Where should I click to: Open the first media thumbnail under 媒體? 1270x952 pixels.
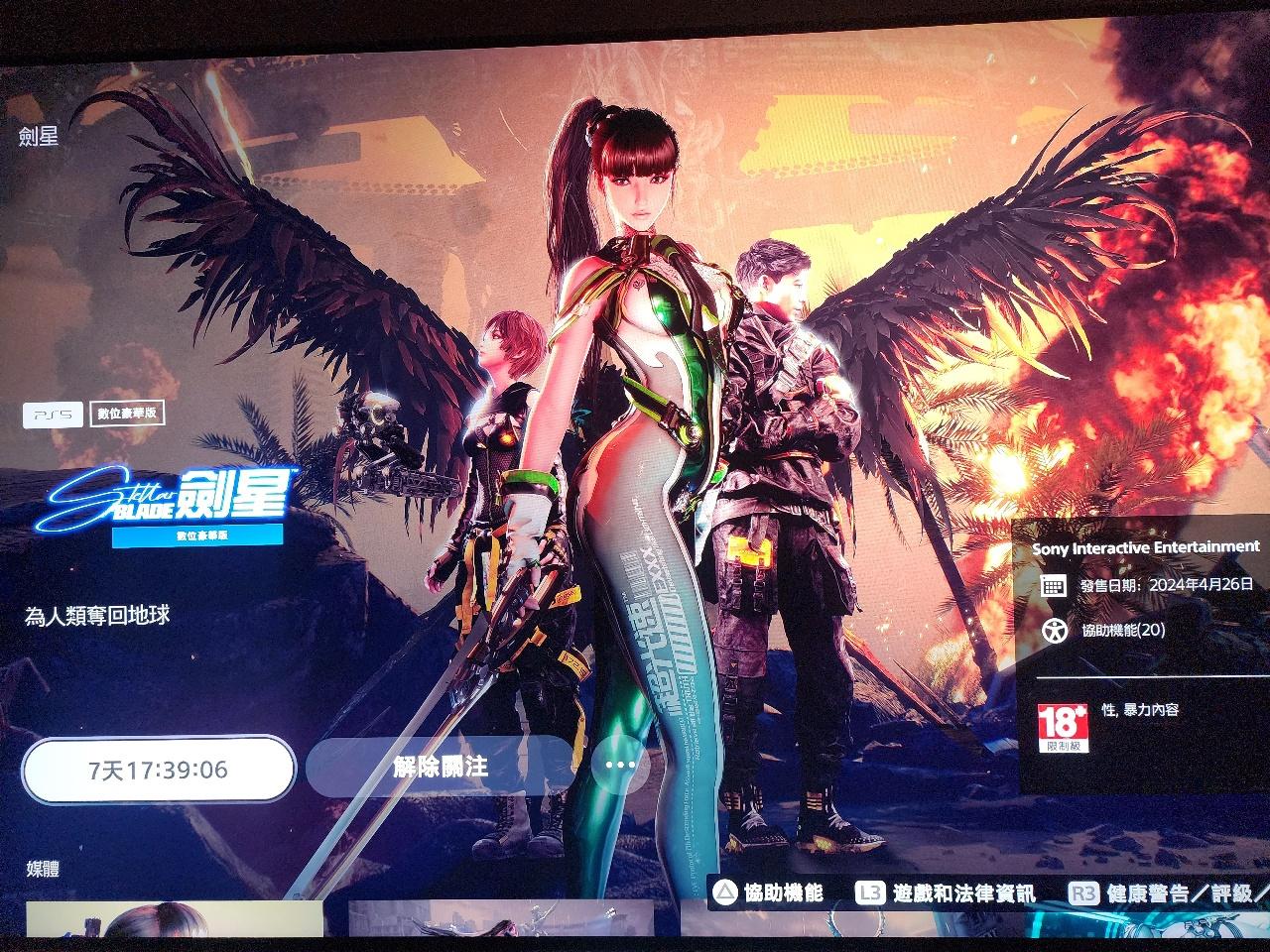175,919
